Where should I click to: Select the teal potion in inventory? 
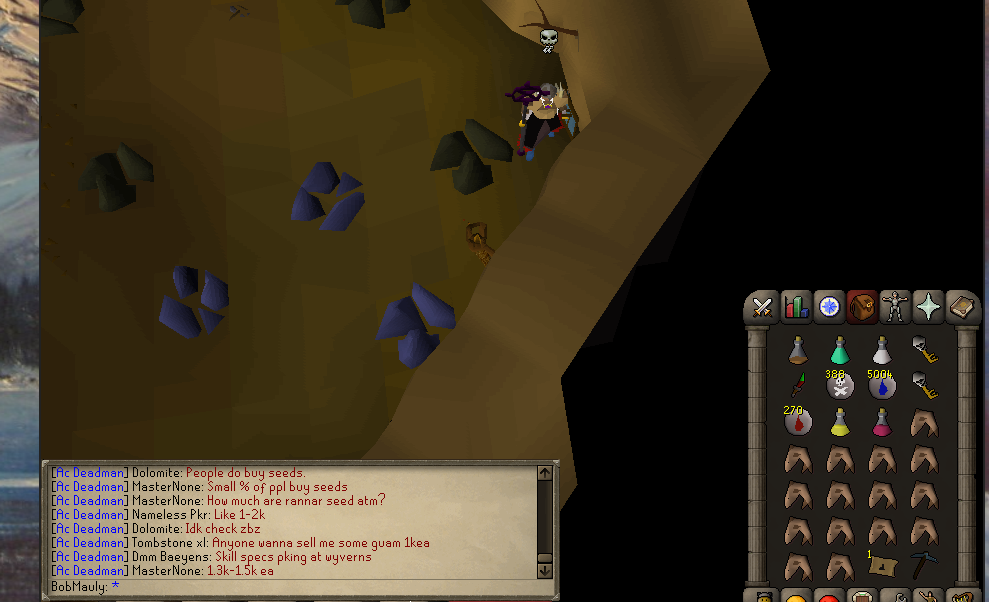coord(840,350)
